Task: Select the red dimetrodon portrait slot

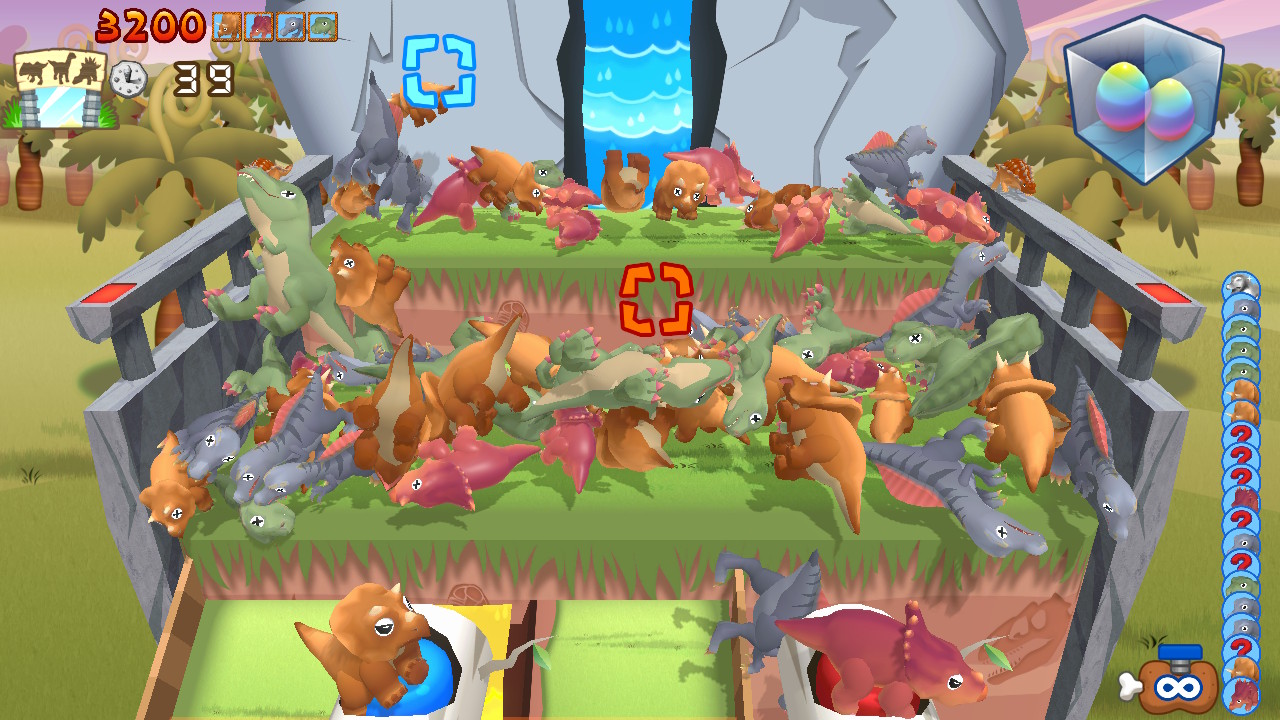Action: point(260,25)
